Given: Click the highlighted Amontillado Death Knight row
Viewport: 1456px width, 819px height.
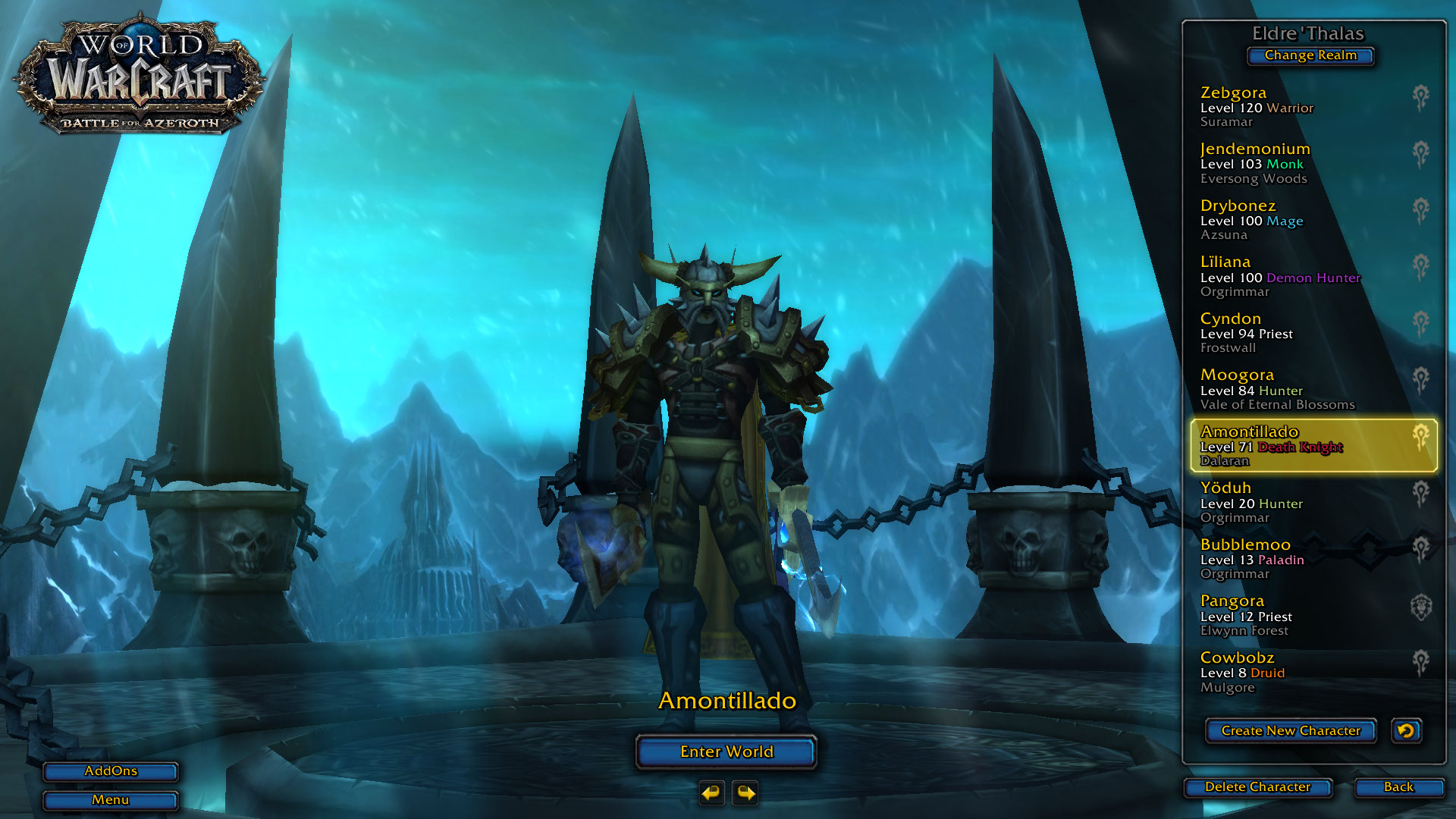Looking at the screenshot, I should point(1313,446).
